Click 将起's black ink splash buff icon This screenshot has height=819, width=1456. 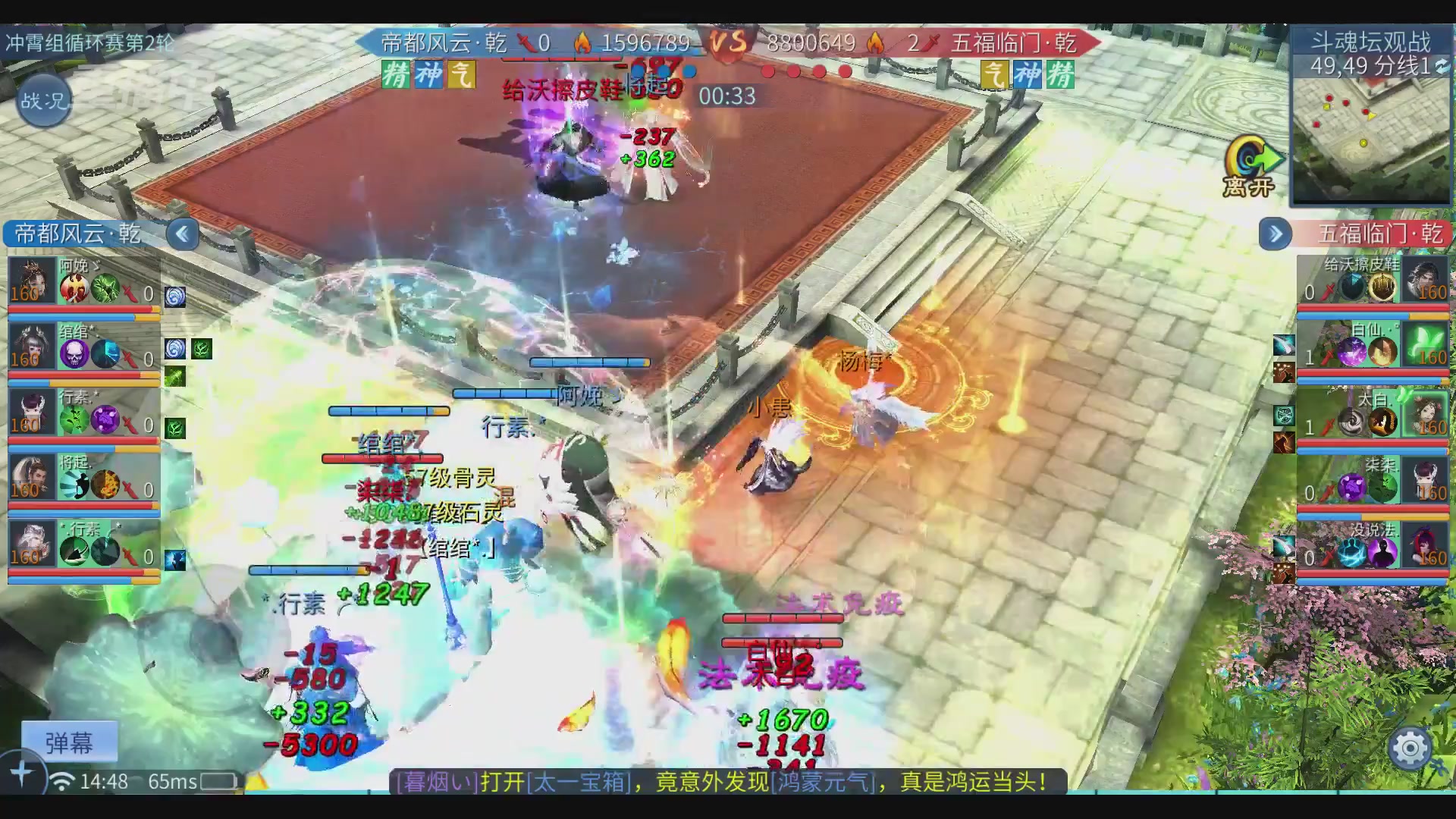73,485
